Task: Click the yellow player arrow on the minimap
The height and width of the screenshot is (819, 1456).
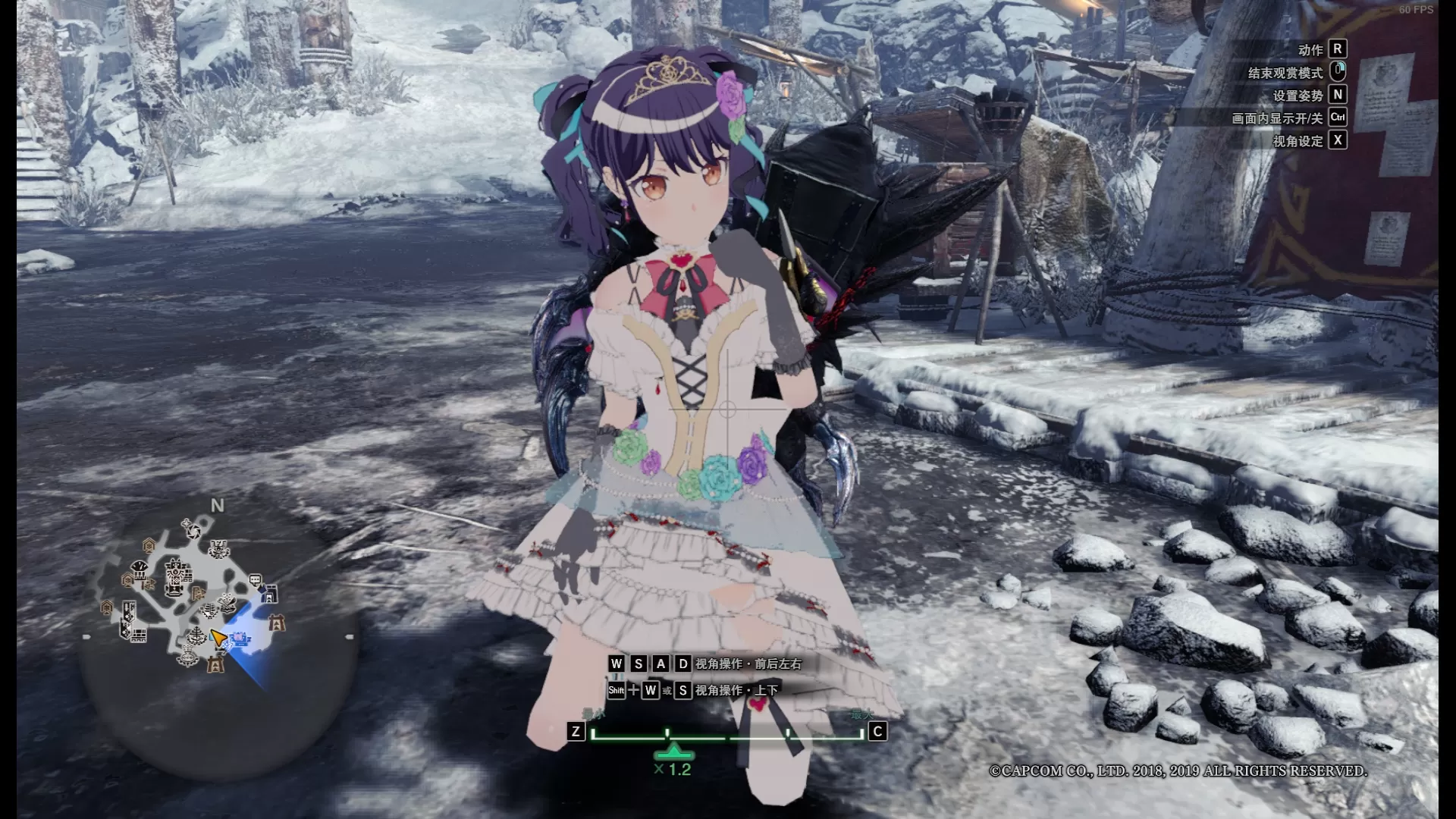Action: click(219, 637)
